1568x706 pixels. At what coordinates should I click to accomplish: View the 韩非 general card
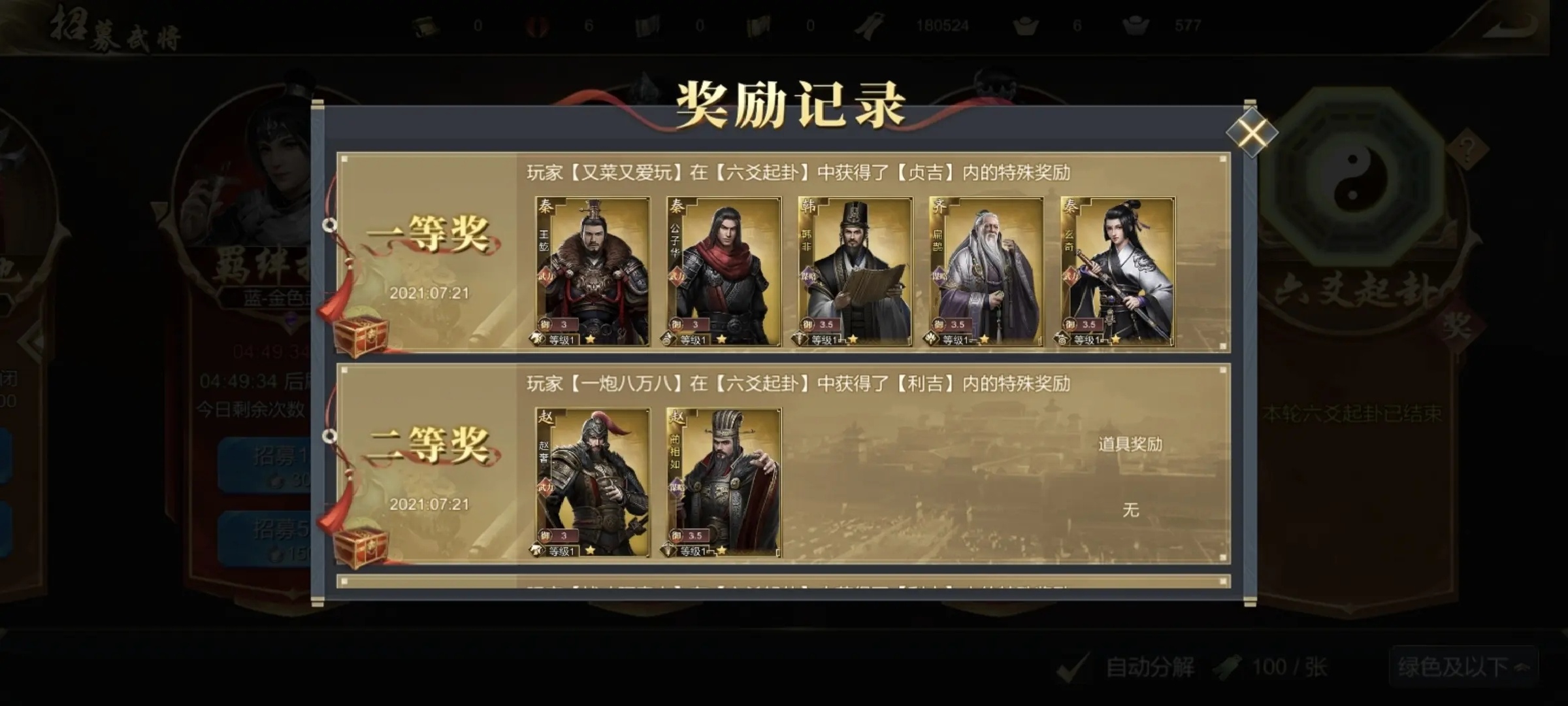(x=855, y=271)
